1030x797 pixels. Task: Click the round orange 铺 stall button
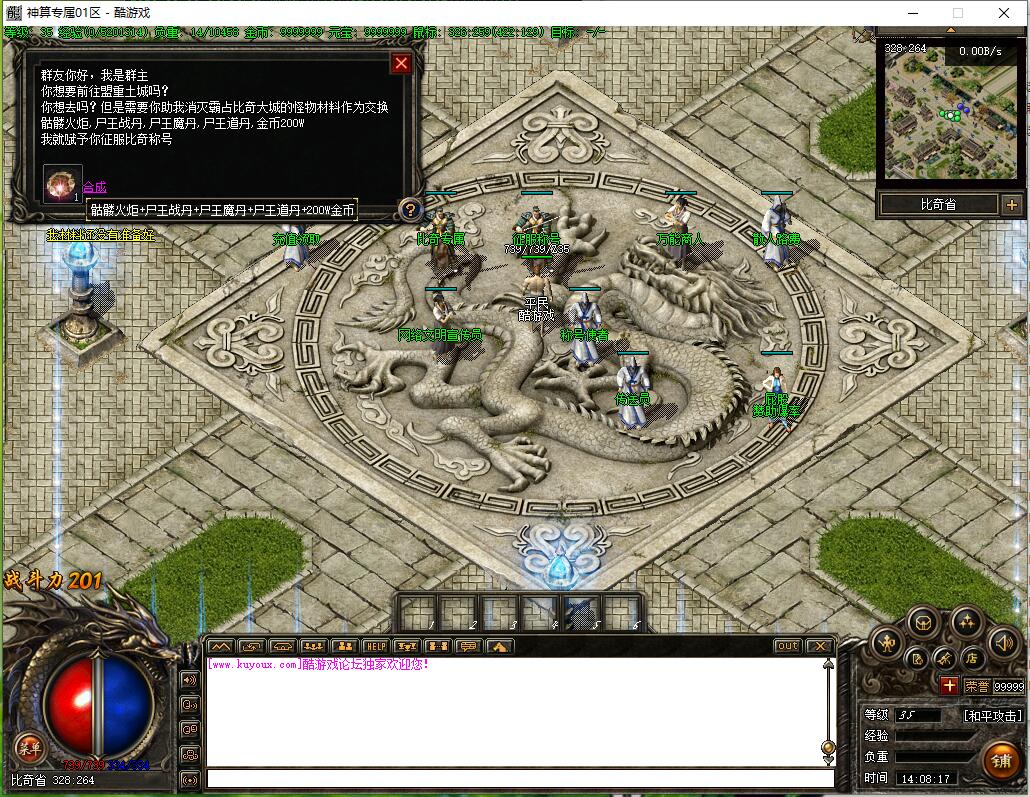point(1000,760)
